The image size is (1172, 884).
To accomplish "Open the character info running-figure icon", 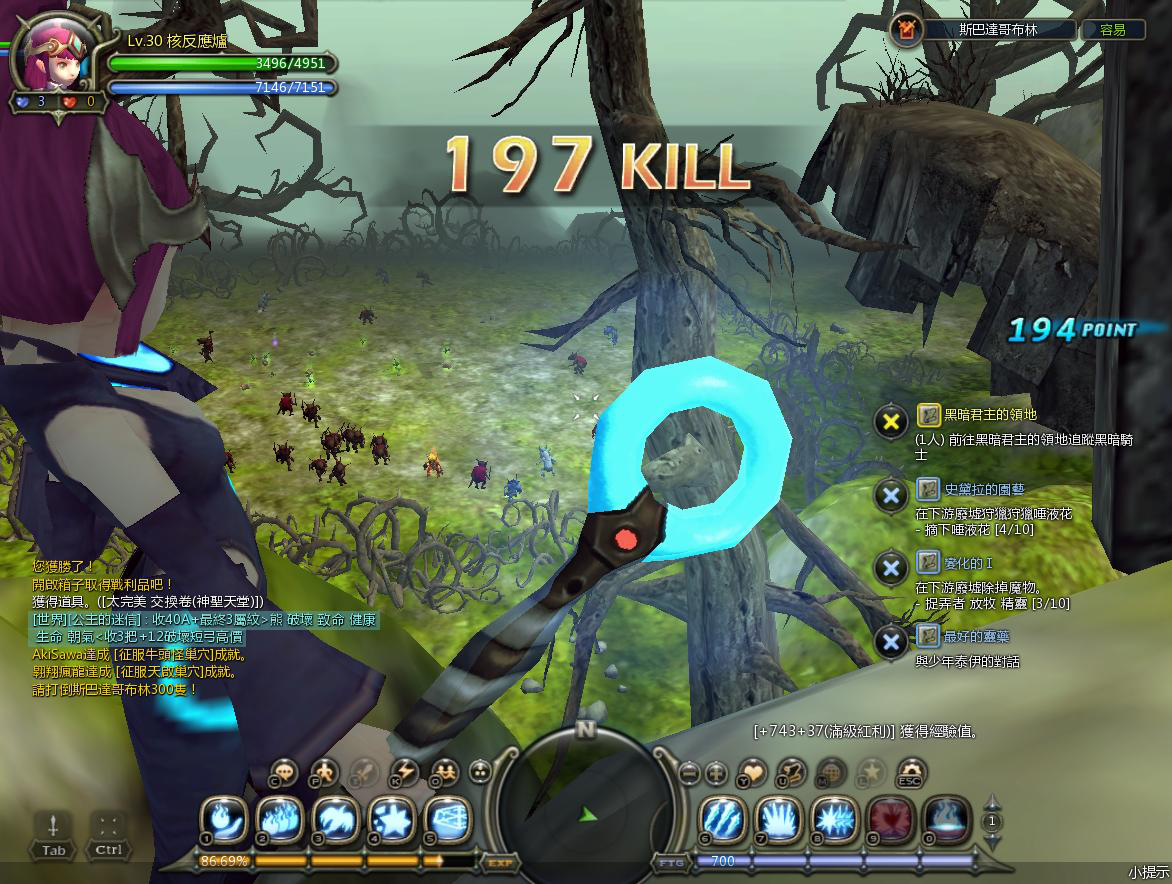I will (x=324, y=771).
